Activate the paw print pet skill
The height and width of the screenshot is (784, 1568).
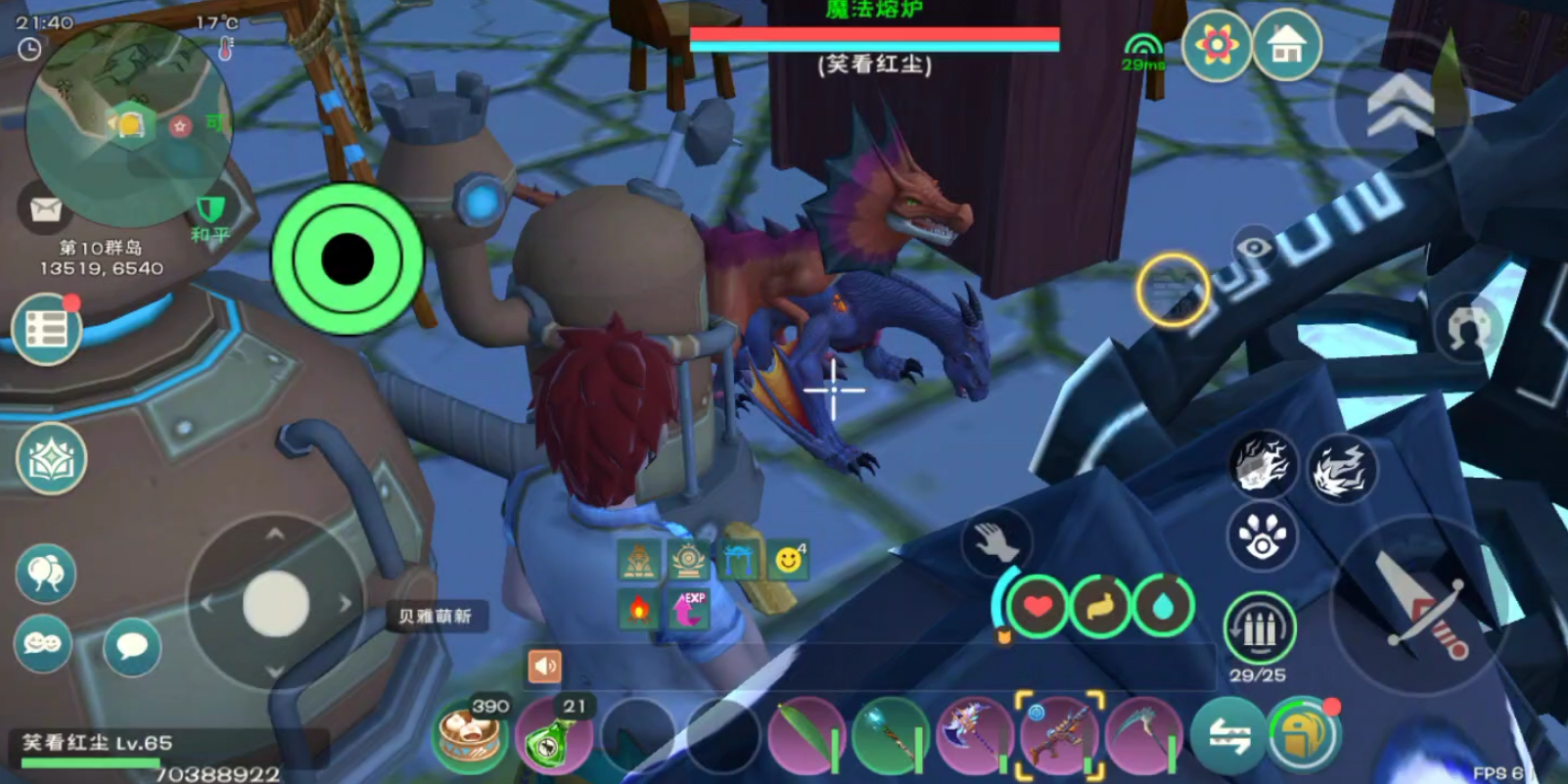coord(1262,535)
